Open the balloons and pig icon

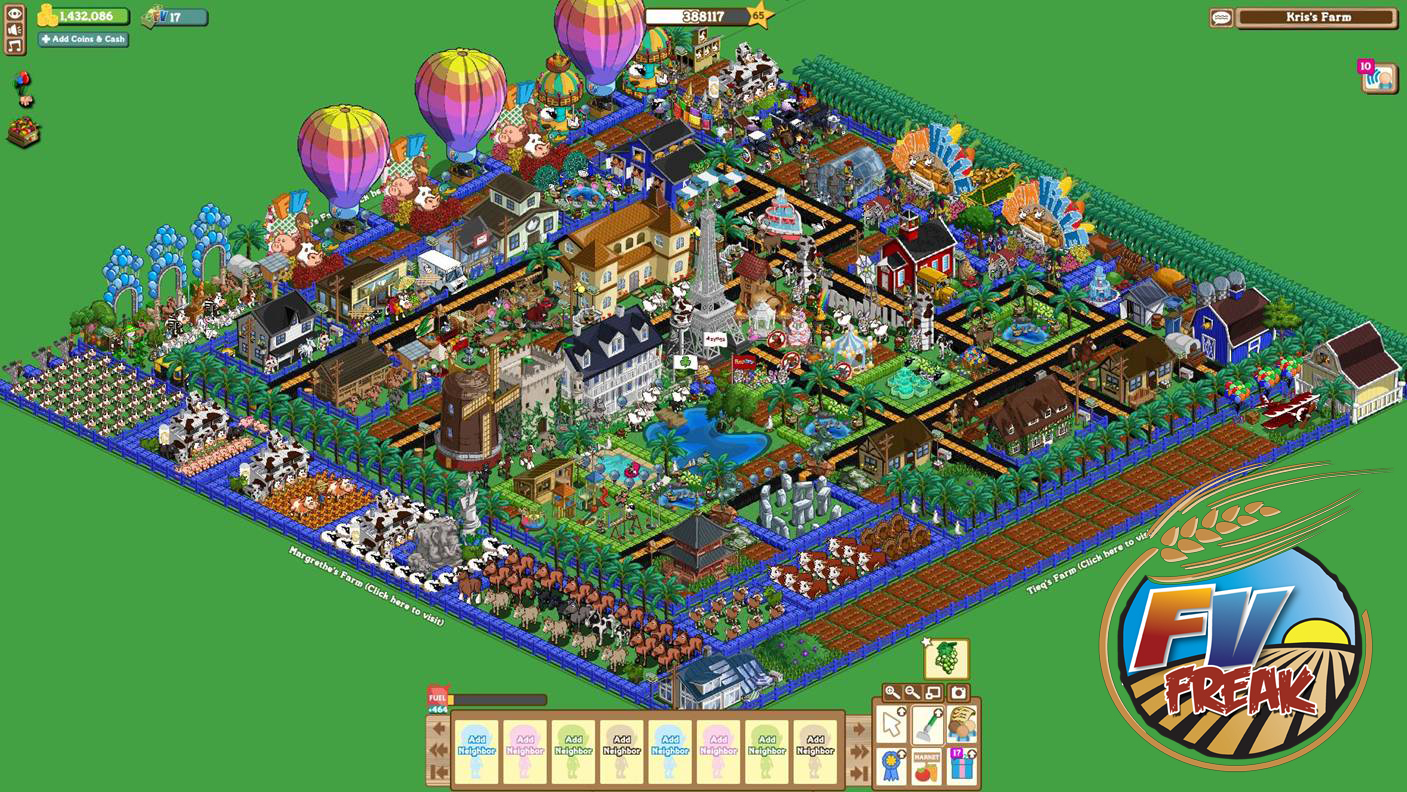(x=22, y=88)
